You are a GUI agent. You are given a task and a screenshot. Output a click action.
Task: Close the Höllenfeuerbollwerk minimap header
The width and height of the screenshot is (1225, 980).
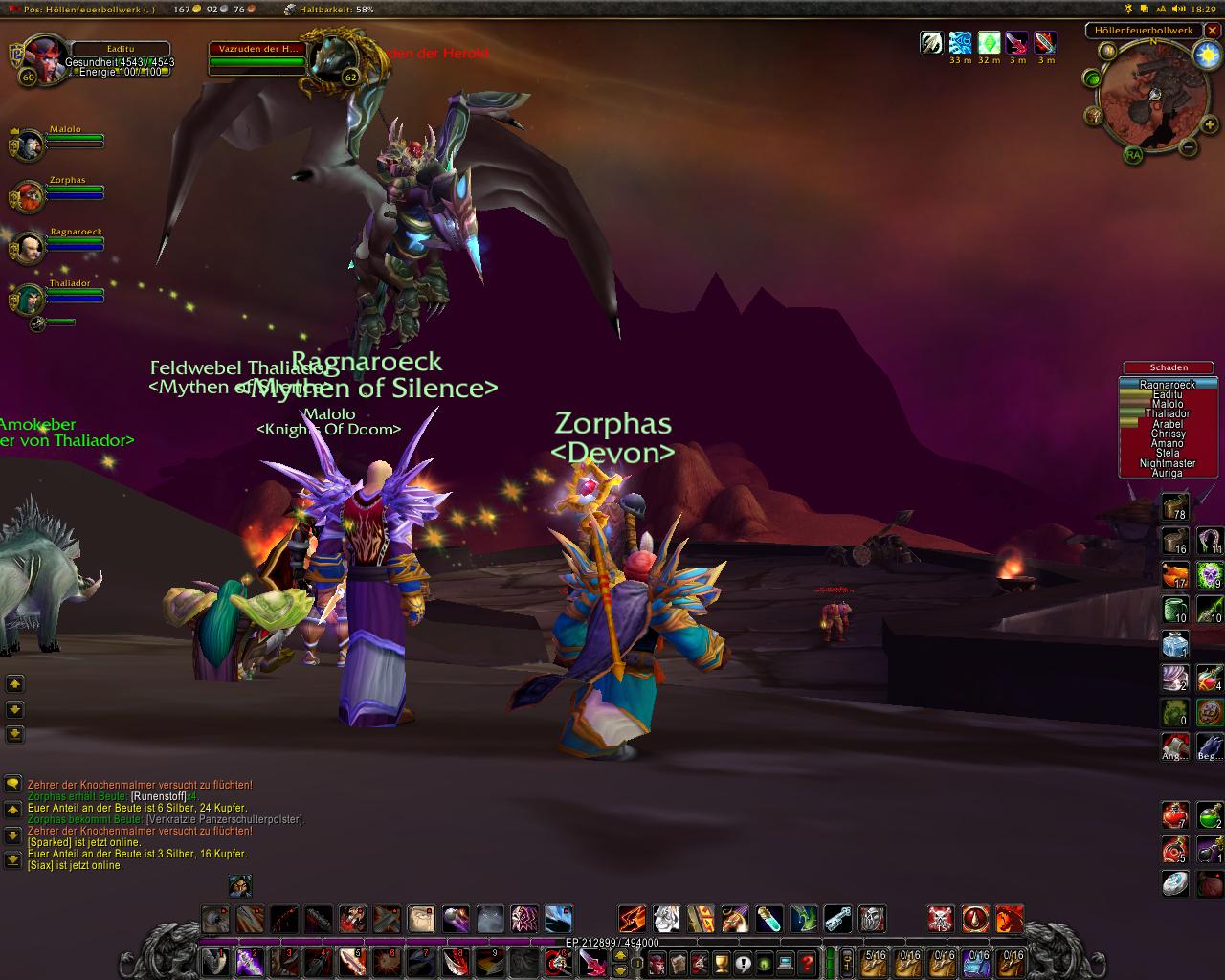(x=1213, y=31)
